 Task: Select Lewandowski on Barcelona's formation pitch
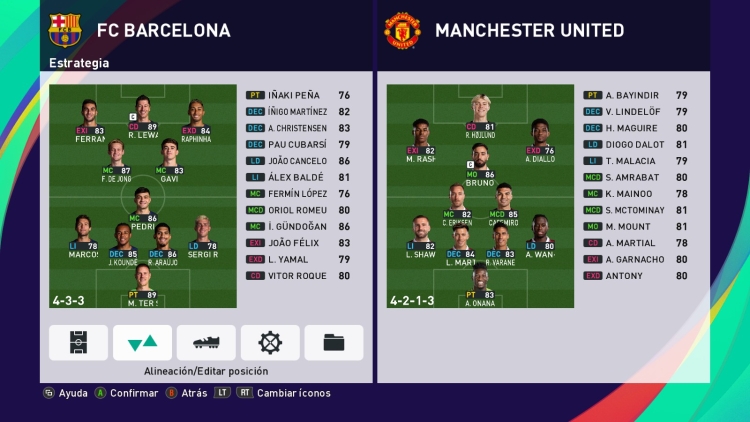(x=142, y=117)
